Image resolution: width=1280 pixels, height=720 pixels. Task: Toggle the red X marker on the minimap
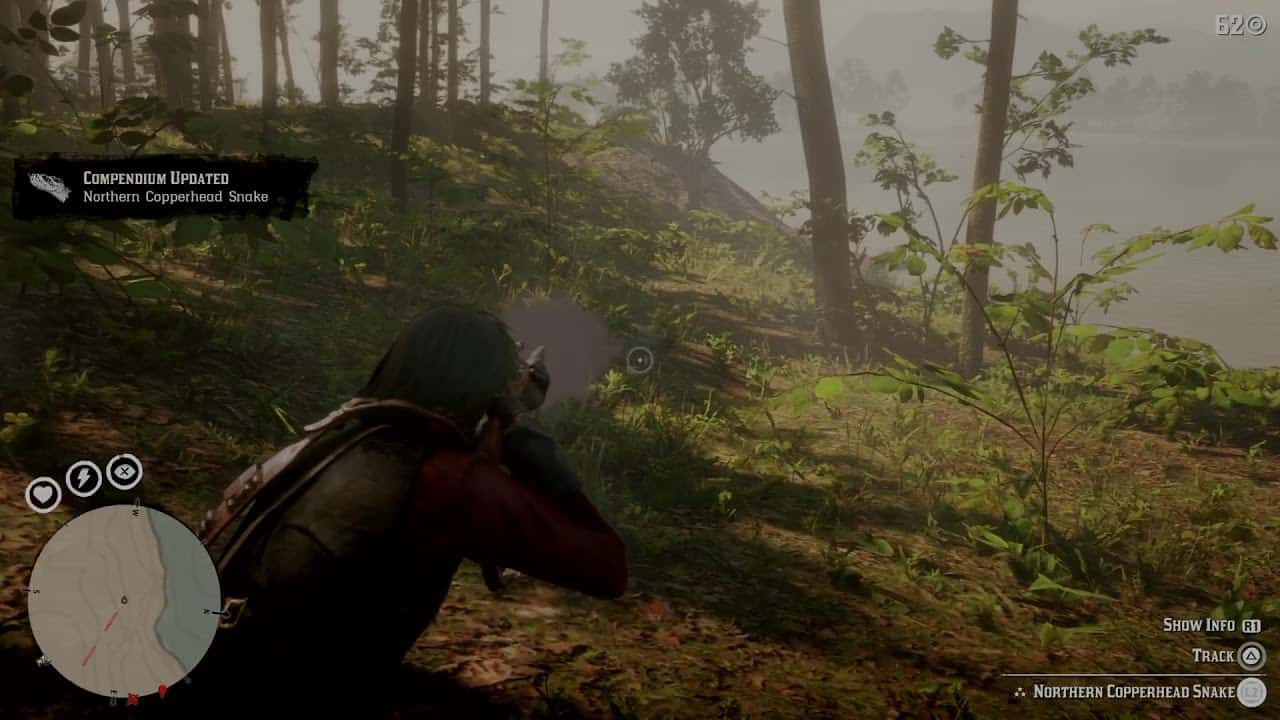click(133, 697)
